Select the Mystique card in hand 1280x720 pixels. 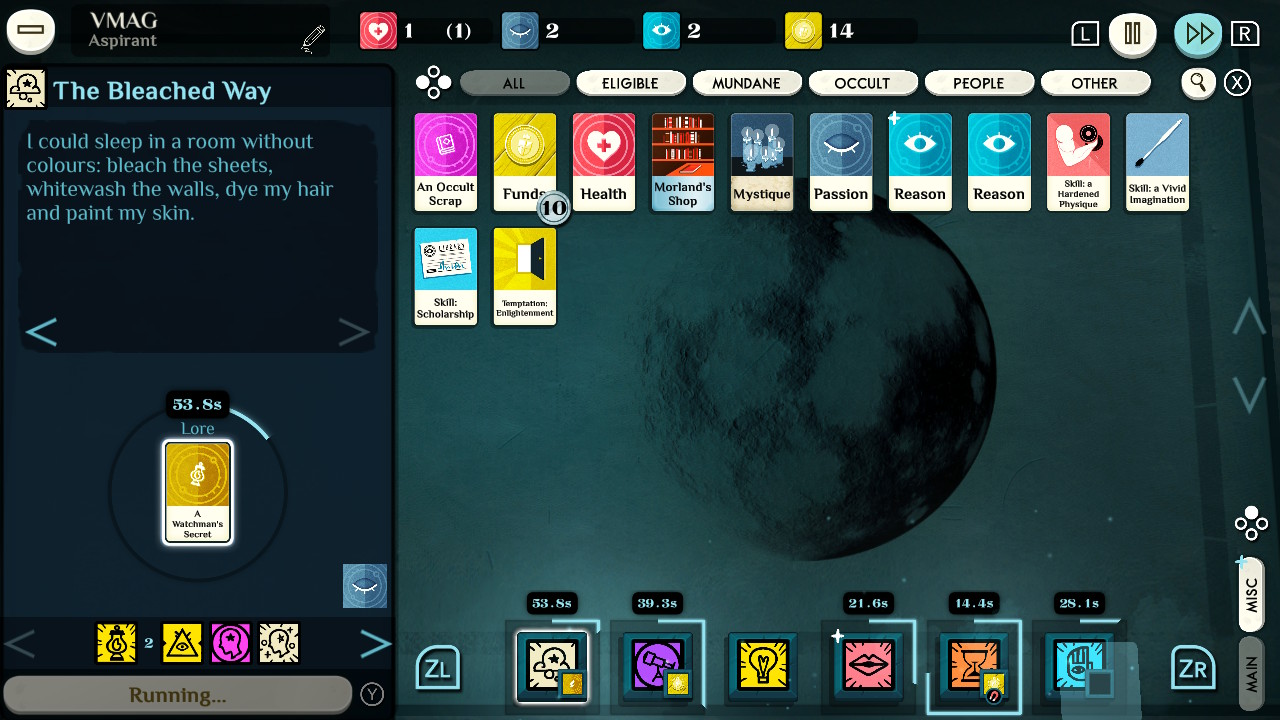click(762, 161)
